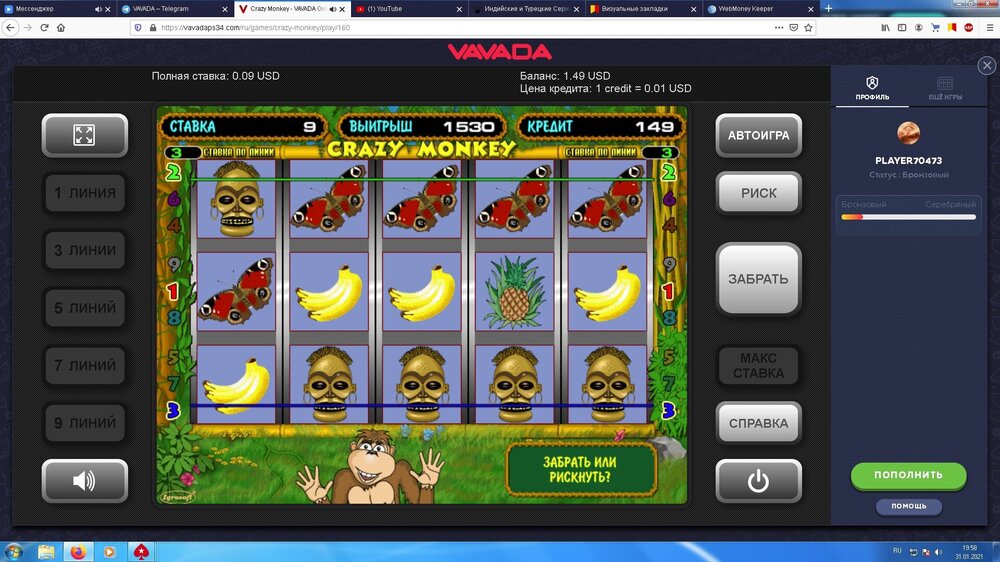Open ПОМОЩЬ support button
Viewport: 1000px width, 562px height.
(x=908, y=506)
